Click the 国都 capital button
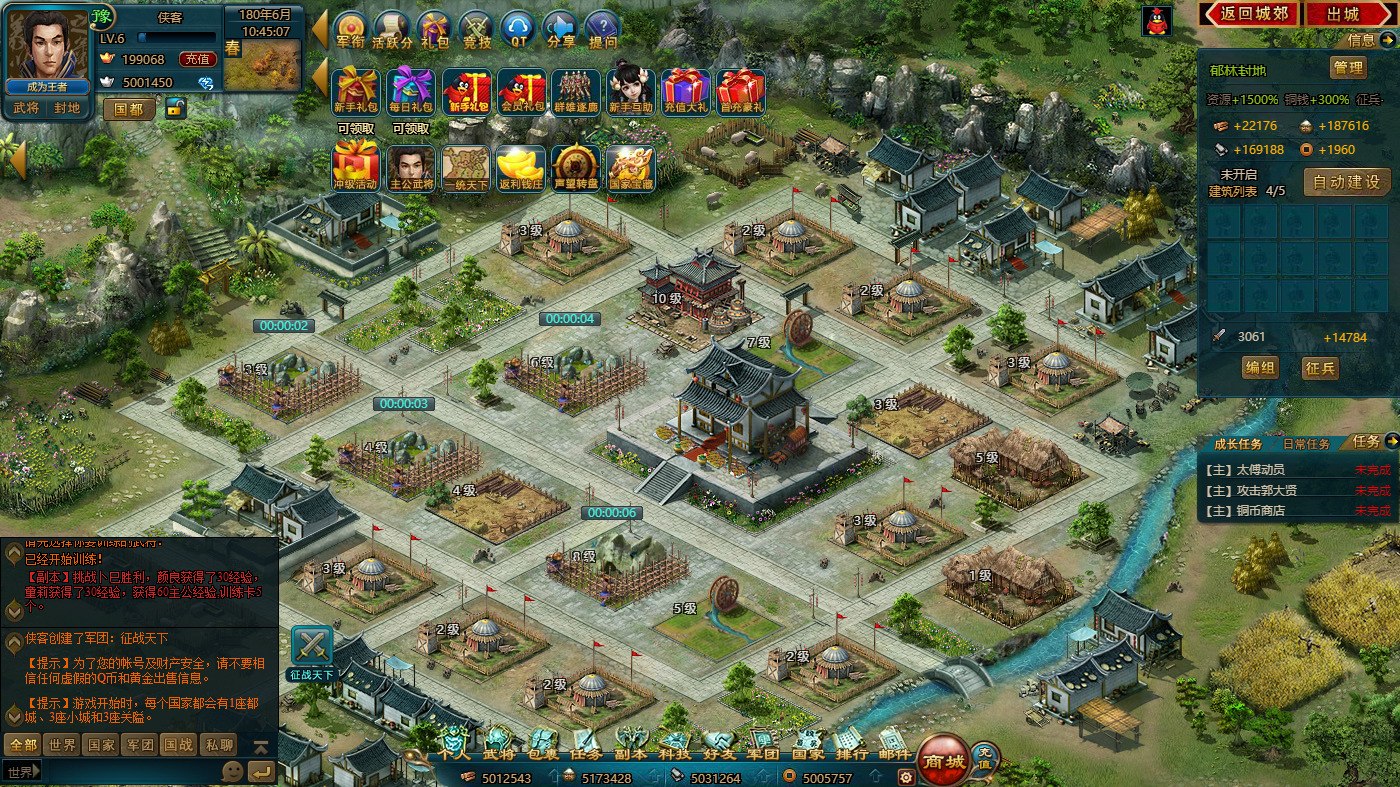This screenshot has width=1400, height=787. tap(129, 109)
